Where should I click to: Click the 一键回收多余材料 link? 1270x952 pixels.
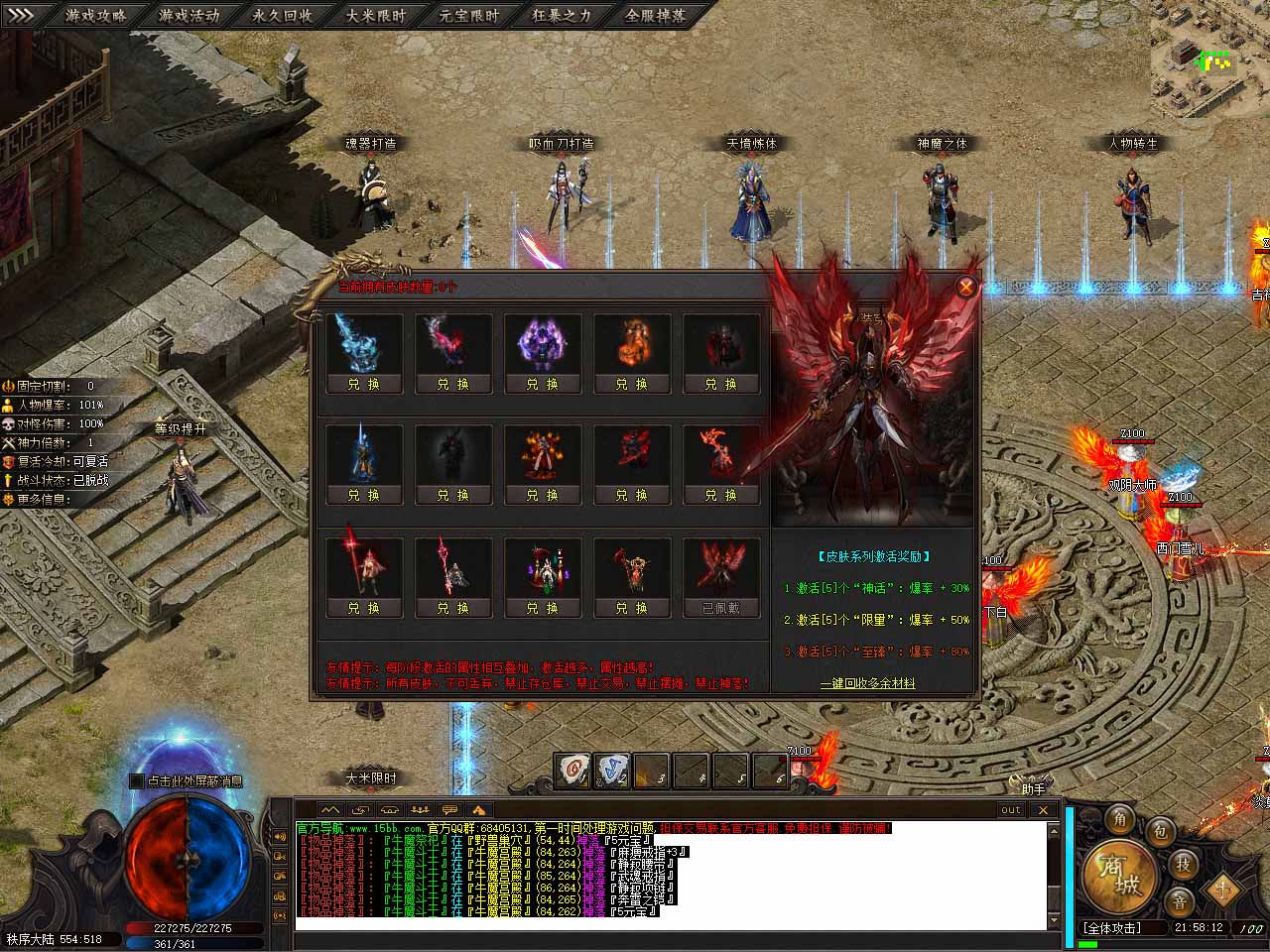pyautogui.click(x=867, y=683)
